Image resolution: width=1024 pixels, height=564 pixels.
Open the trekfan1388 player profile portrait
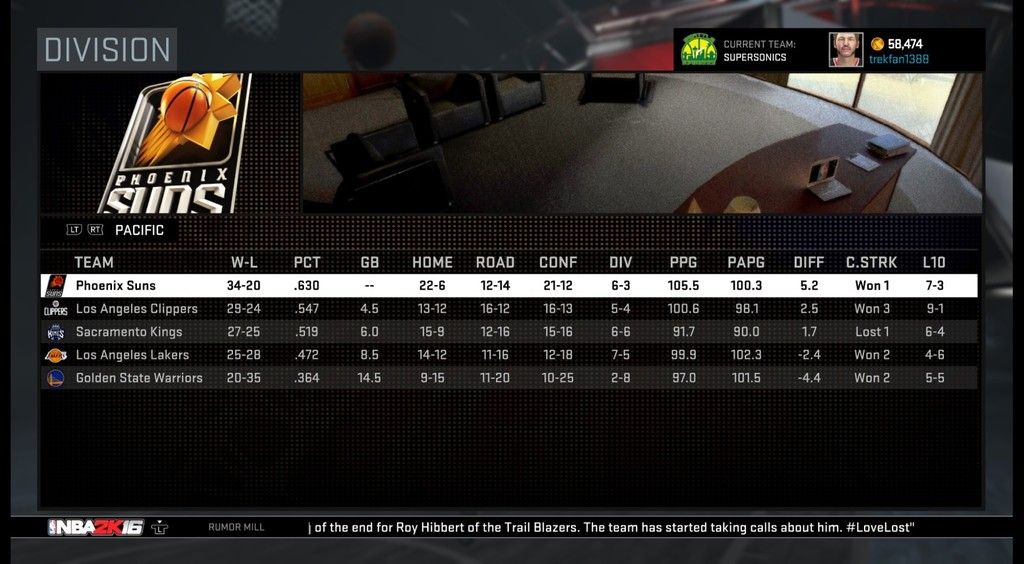tap(845, 49)
